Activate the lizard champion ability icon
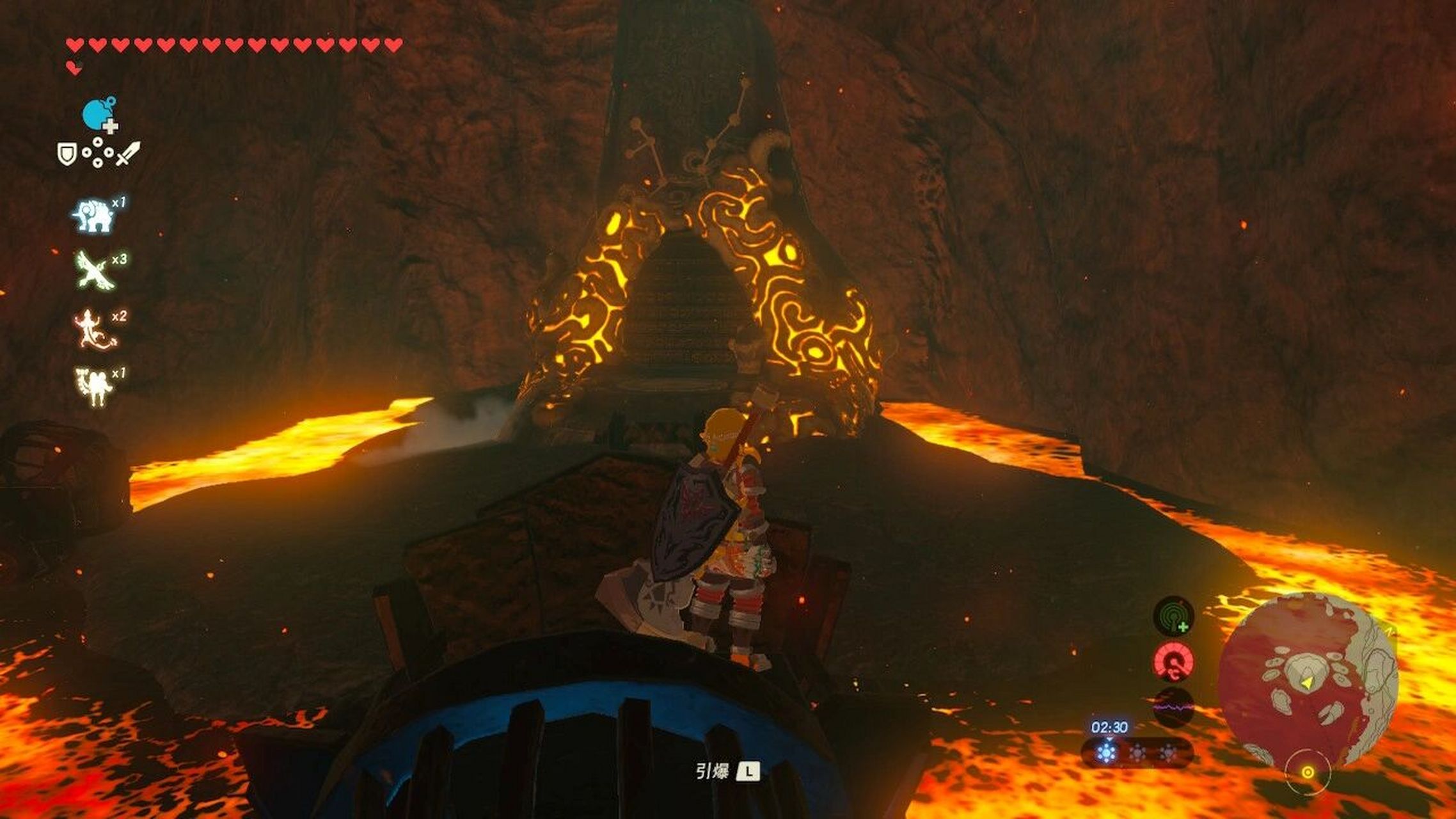1456x819 pixels. 95,329
